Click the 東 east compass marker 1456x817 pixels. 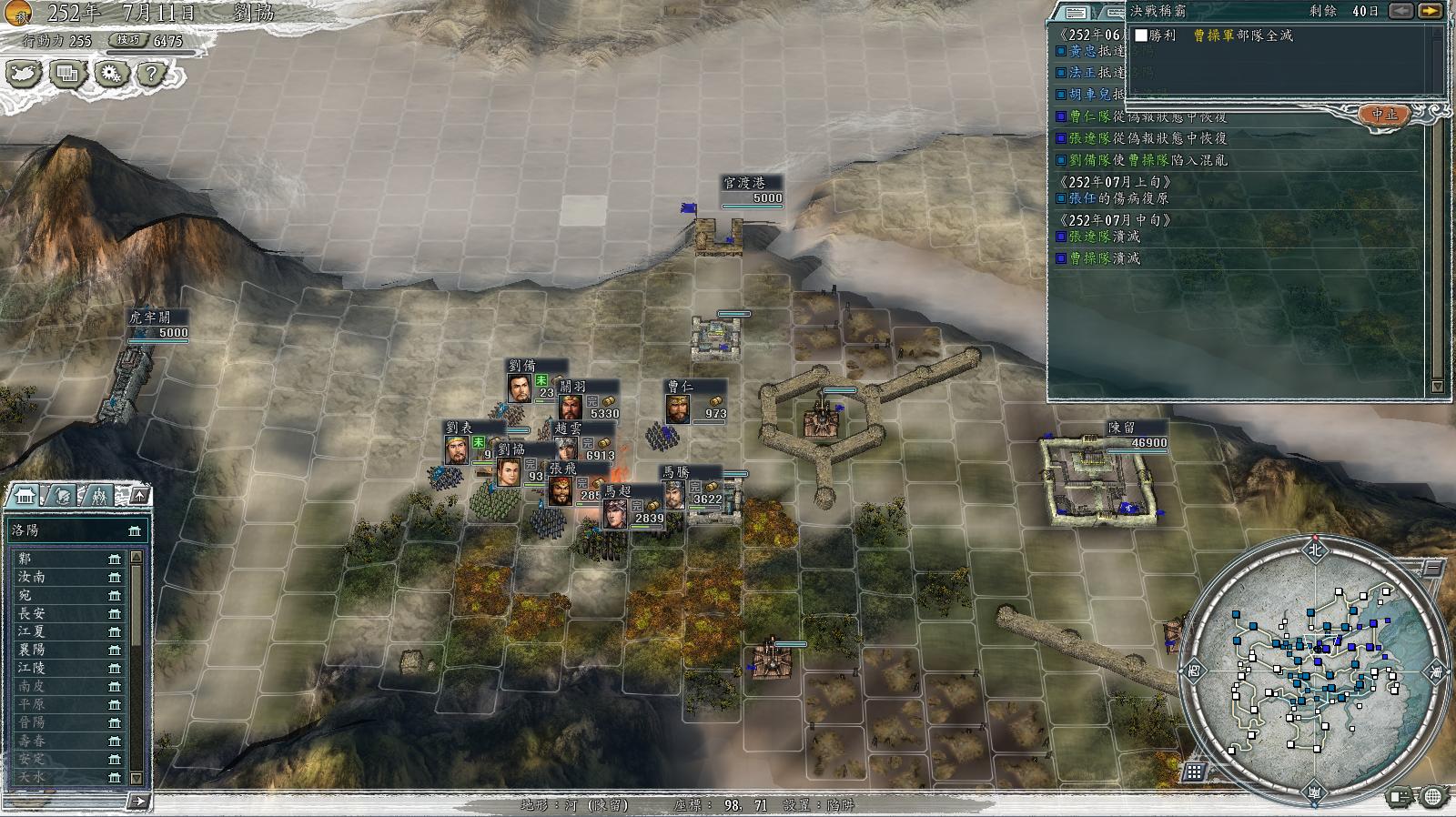pyautogui.click(x=1436, y=671)
